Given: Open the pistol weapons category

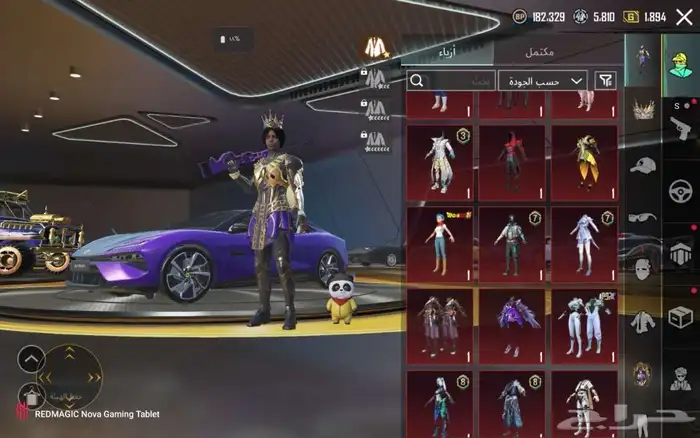Looking at the screenshot, I should click(x=680, y=123).
